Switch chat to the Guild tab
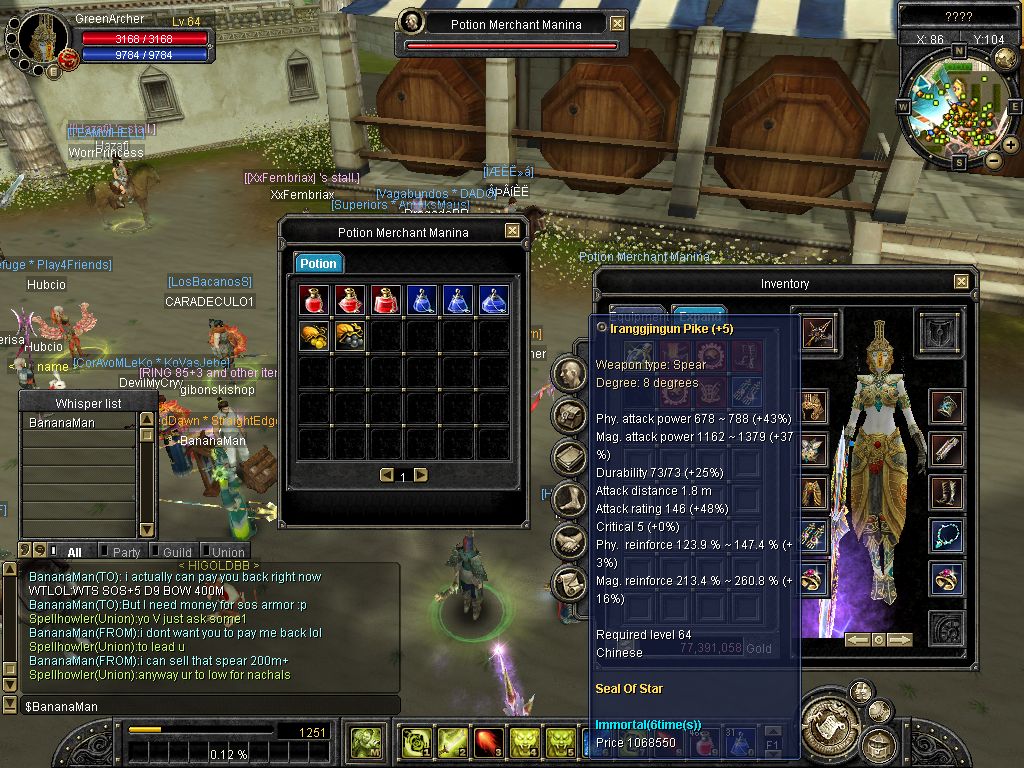1024x768 pixels. (177, 552)
